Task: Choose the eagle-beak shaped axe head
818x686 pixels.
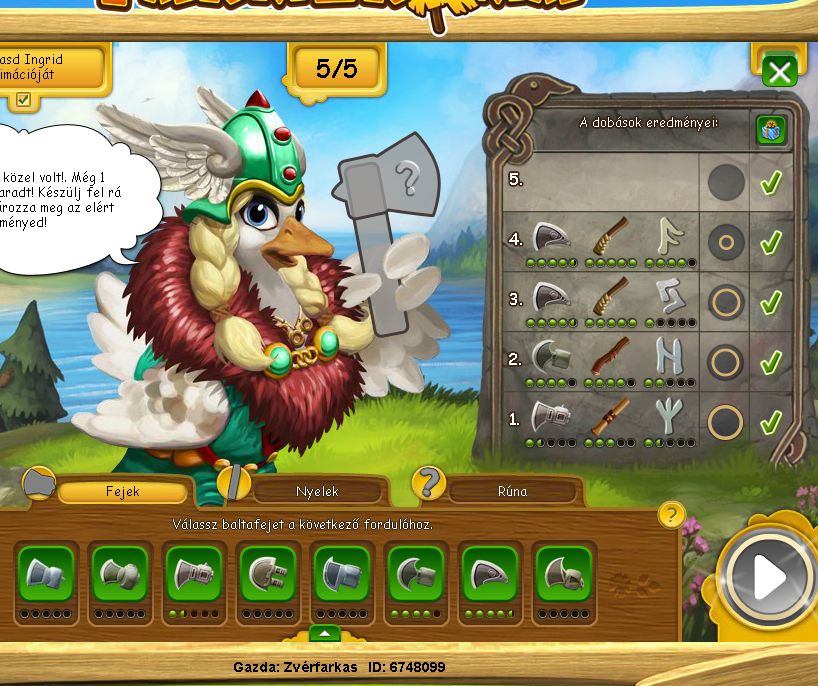Action: pos(490,574)
